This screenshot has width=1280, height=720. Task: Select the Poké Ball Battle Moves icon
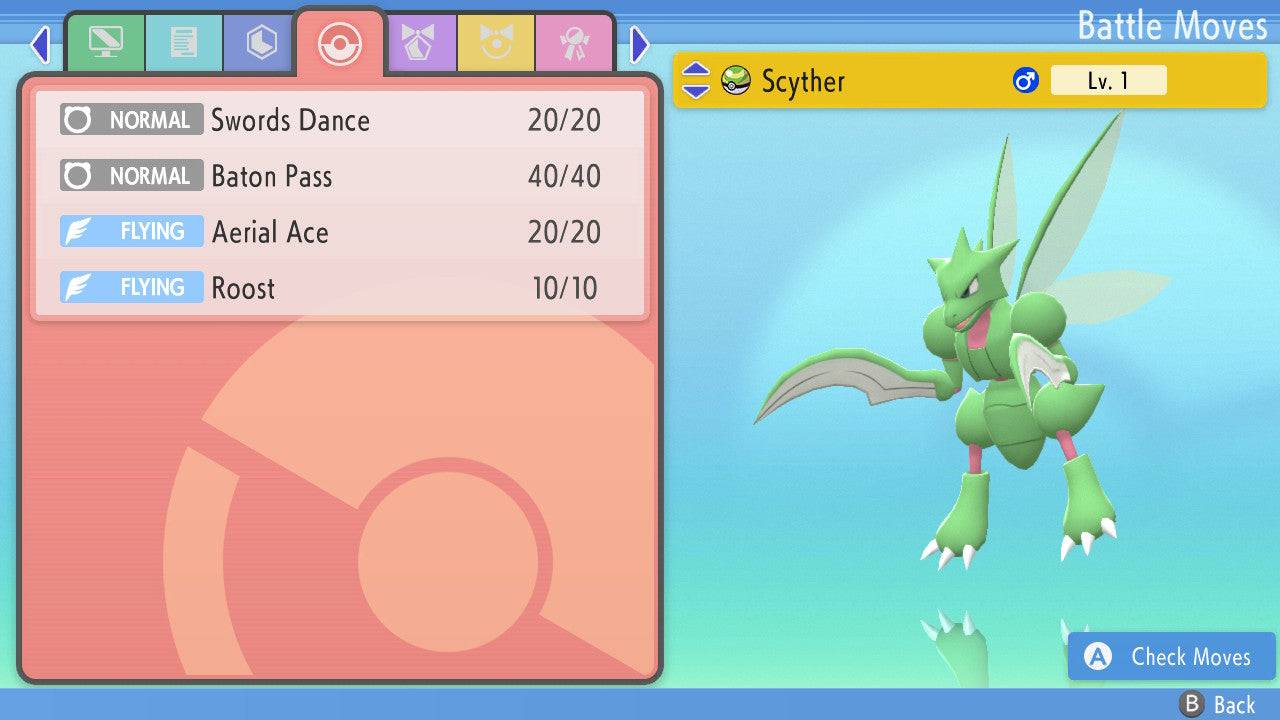pyautogui.click(x=340, y=42)
